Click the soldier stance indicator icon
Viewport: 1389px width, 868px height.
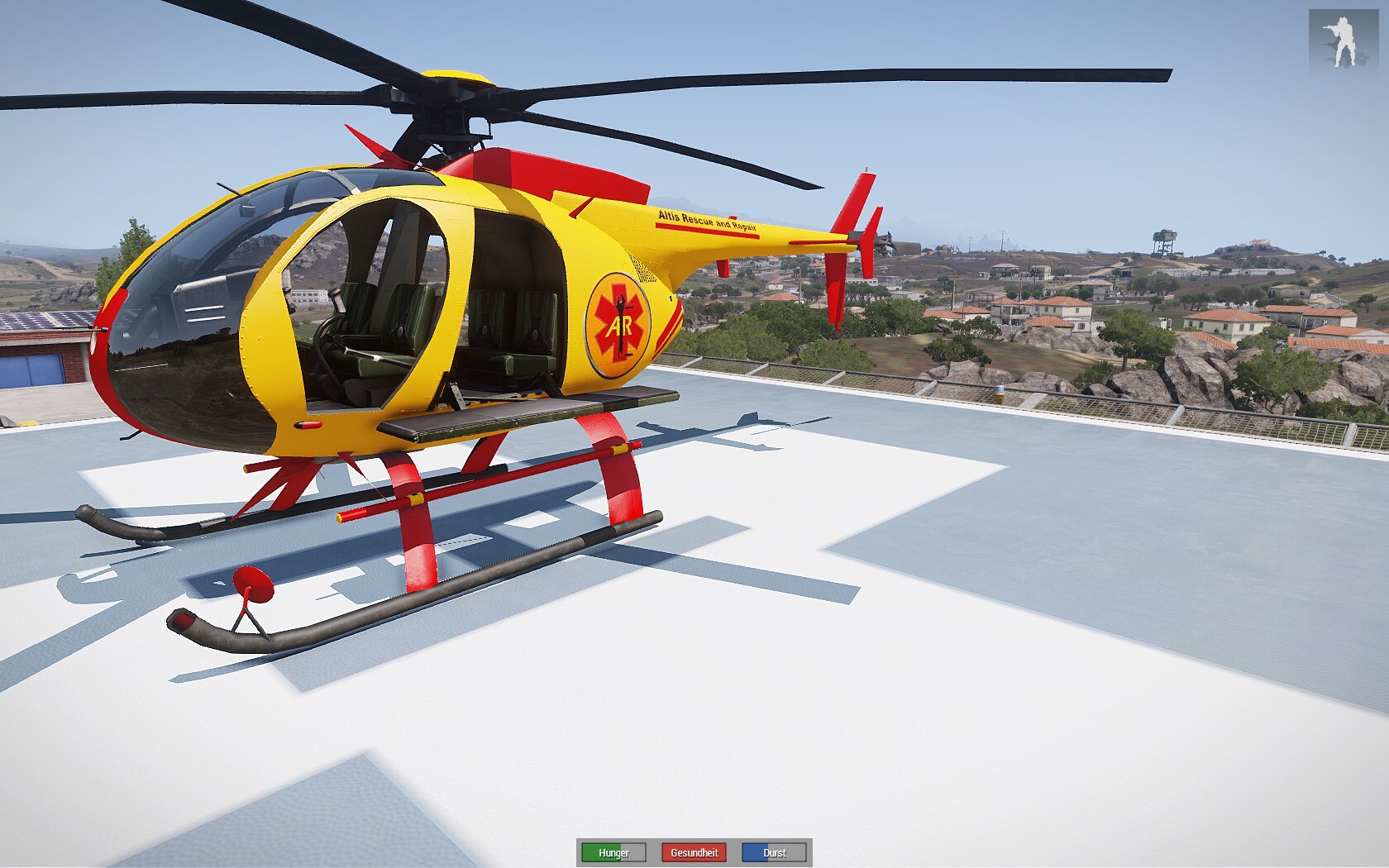point(1343,39)
